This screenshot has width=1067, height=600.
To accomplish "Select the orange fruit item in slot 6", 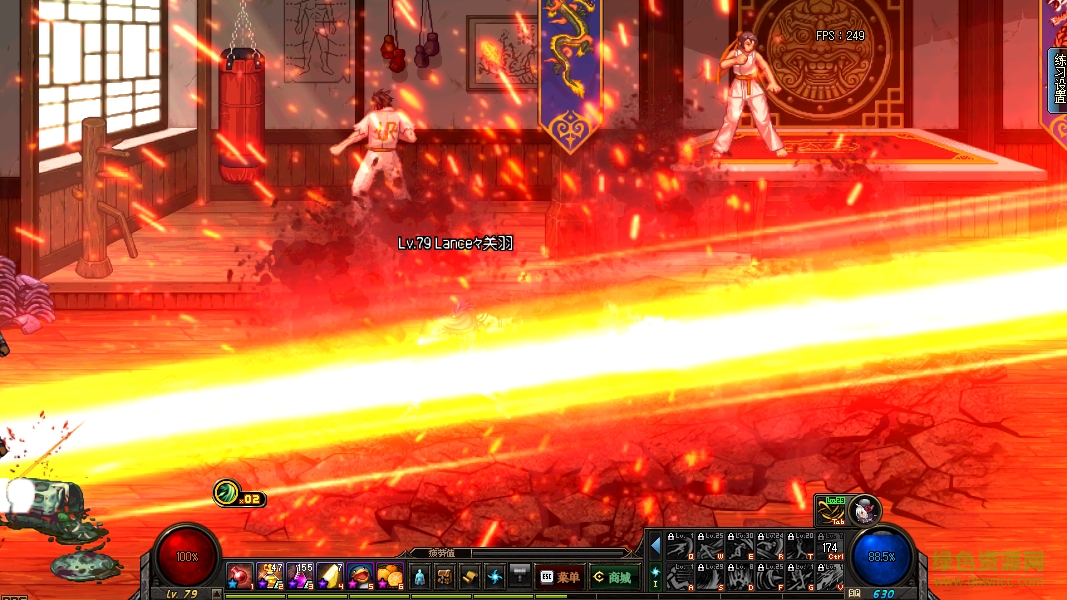I will 390,576.
